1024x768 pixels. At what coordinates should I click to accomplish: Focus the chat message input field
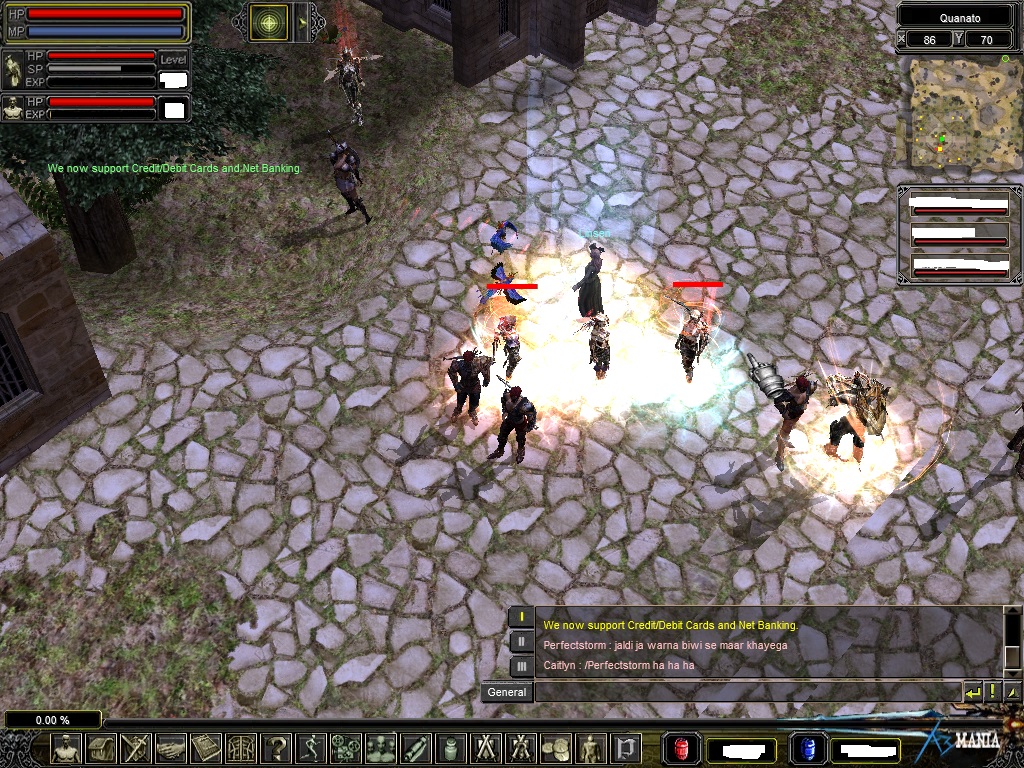746,692
